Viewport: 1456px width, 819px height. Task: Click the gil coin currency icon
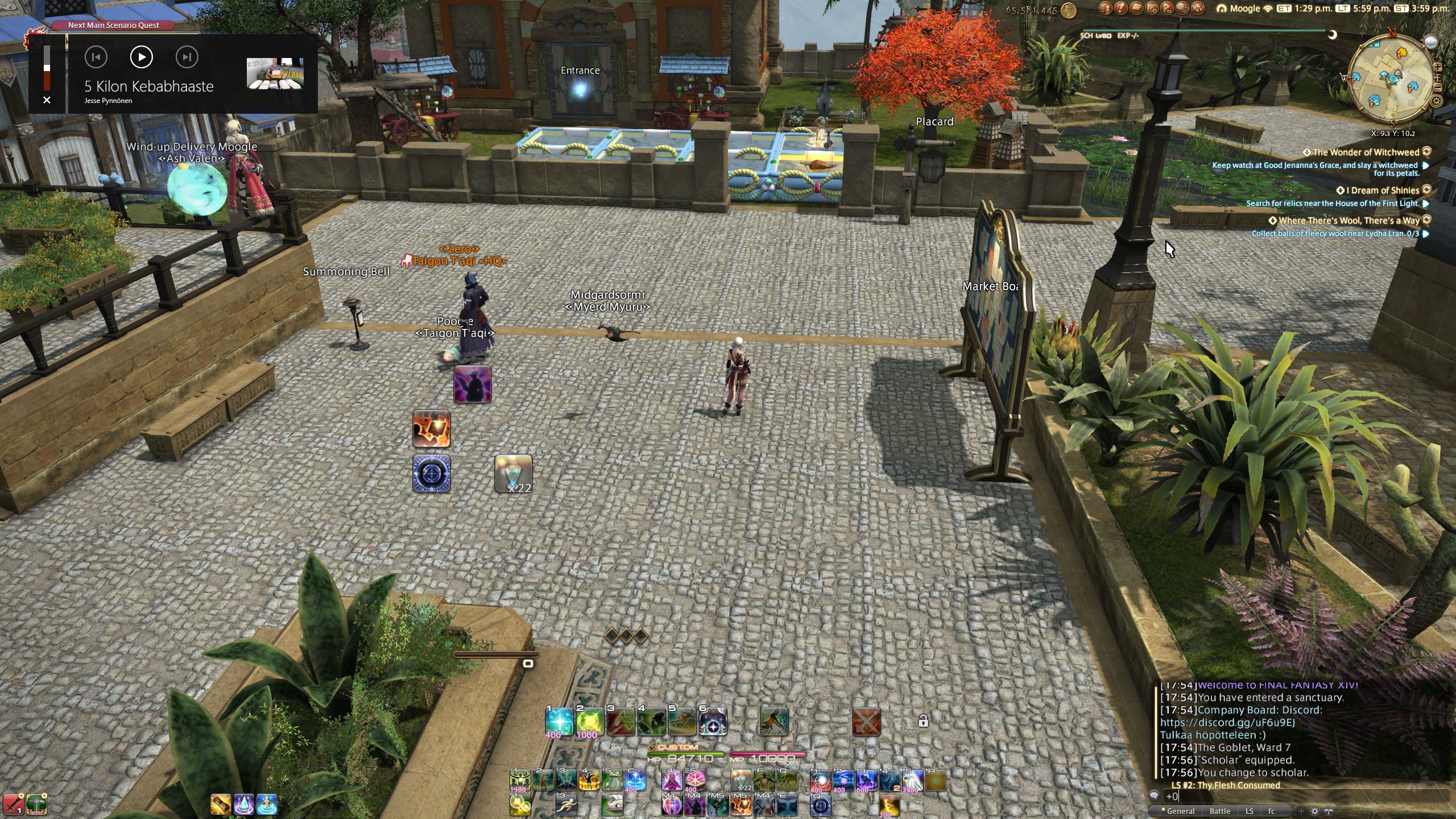(x=1068, y=10)
